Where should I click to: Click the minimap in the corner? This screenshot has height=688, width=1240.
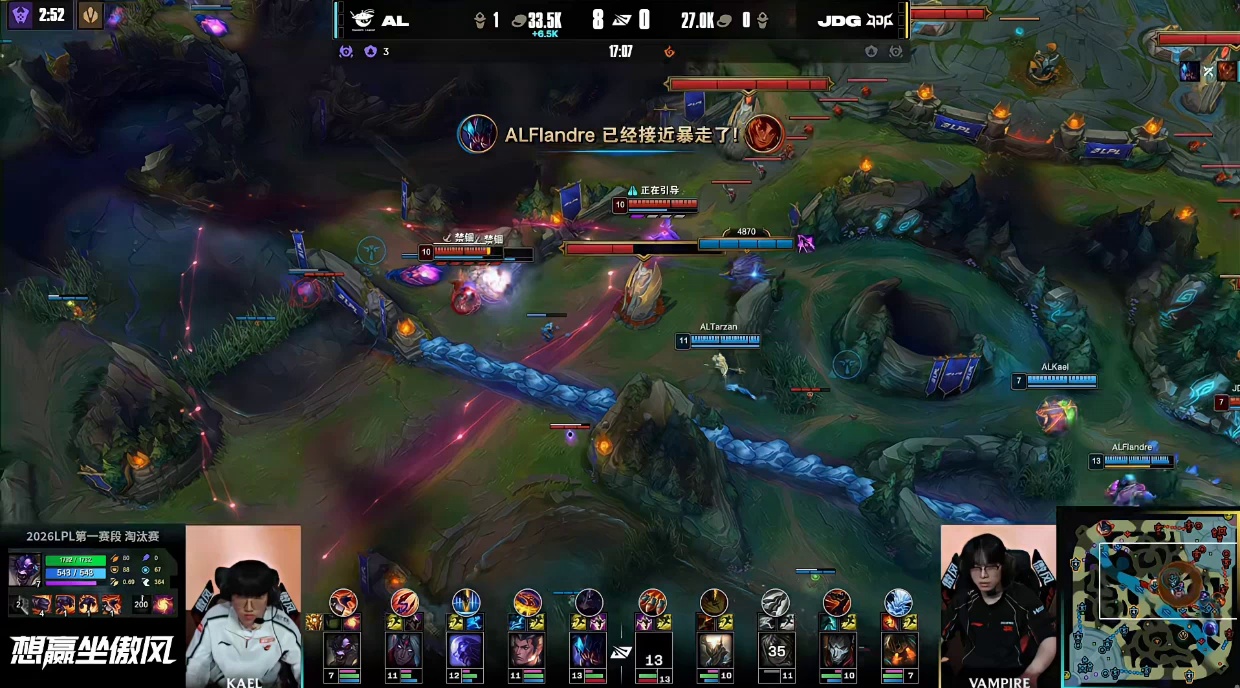pos(1150,598)
